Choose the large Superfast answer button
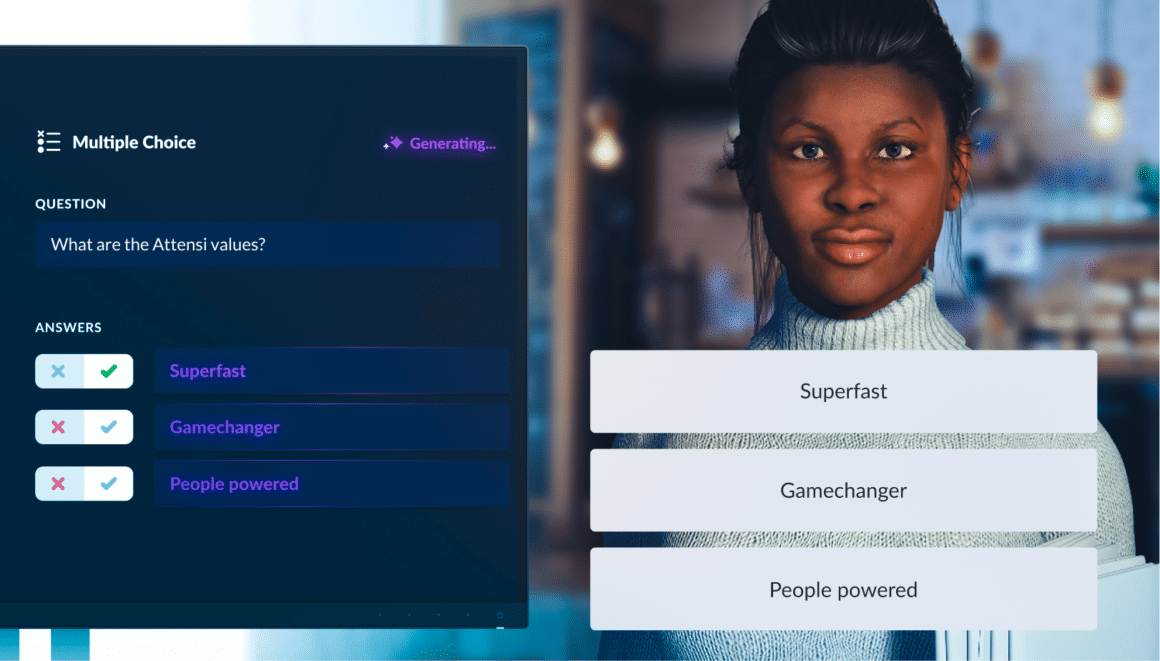 coord(843,391)
